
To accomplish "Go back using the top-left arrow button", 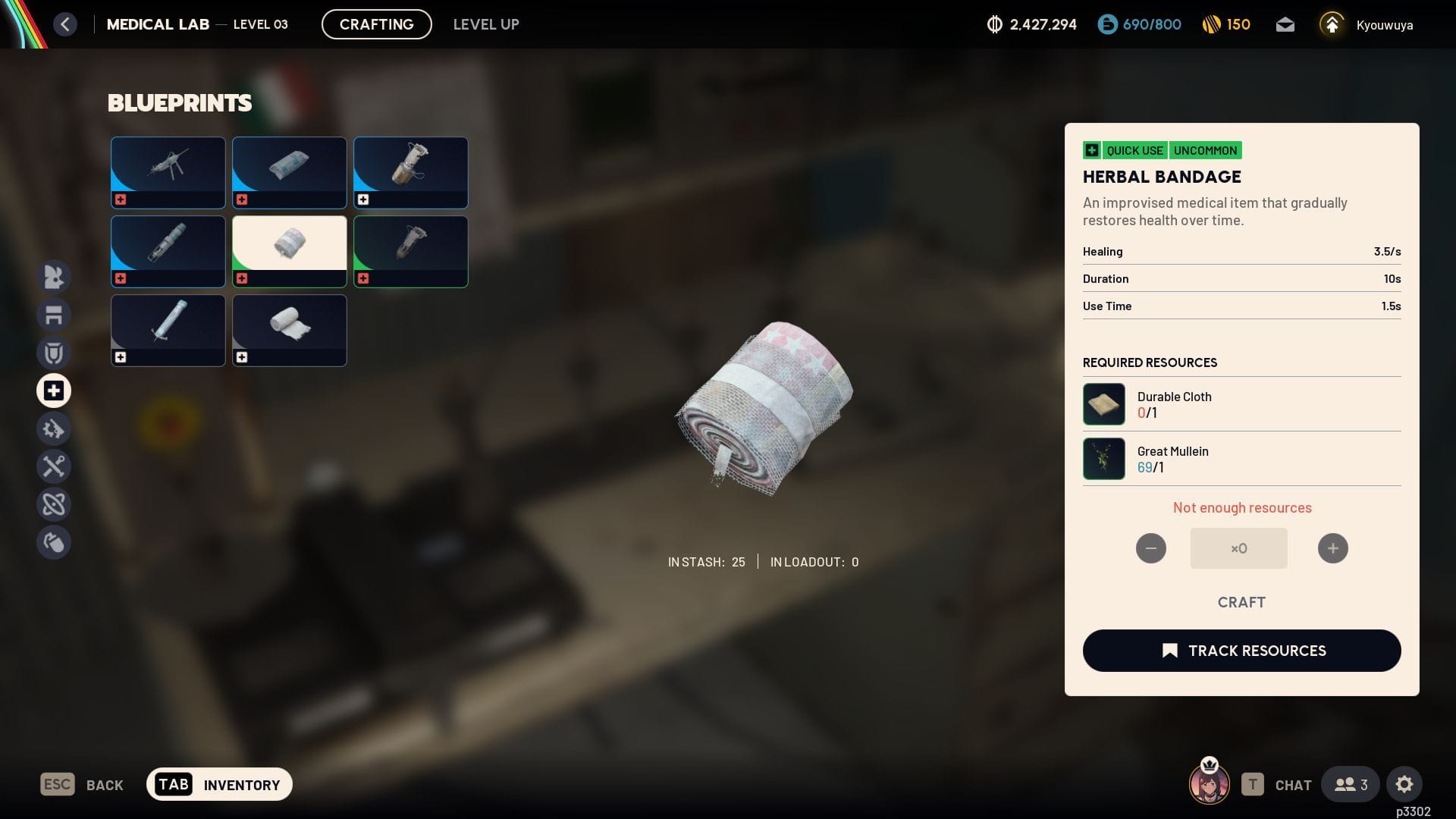I will point(65,24).
